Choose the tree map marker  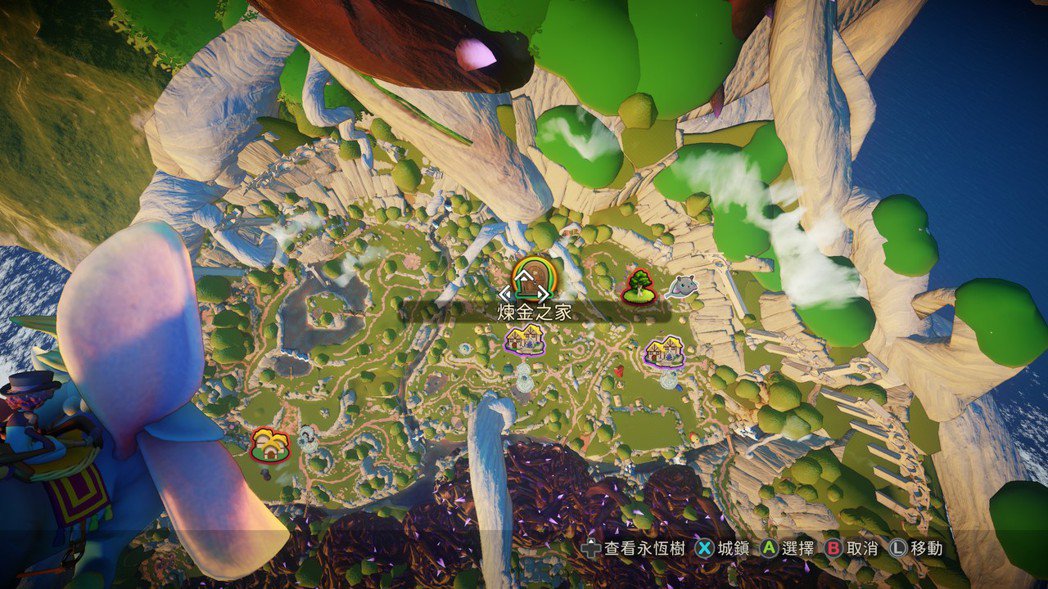point(637,287)
